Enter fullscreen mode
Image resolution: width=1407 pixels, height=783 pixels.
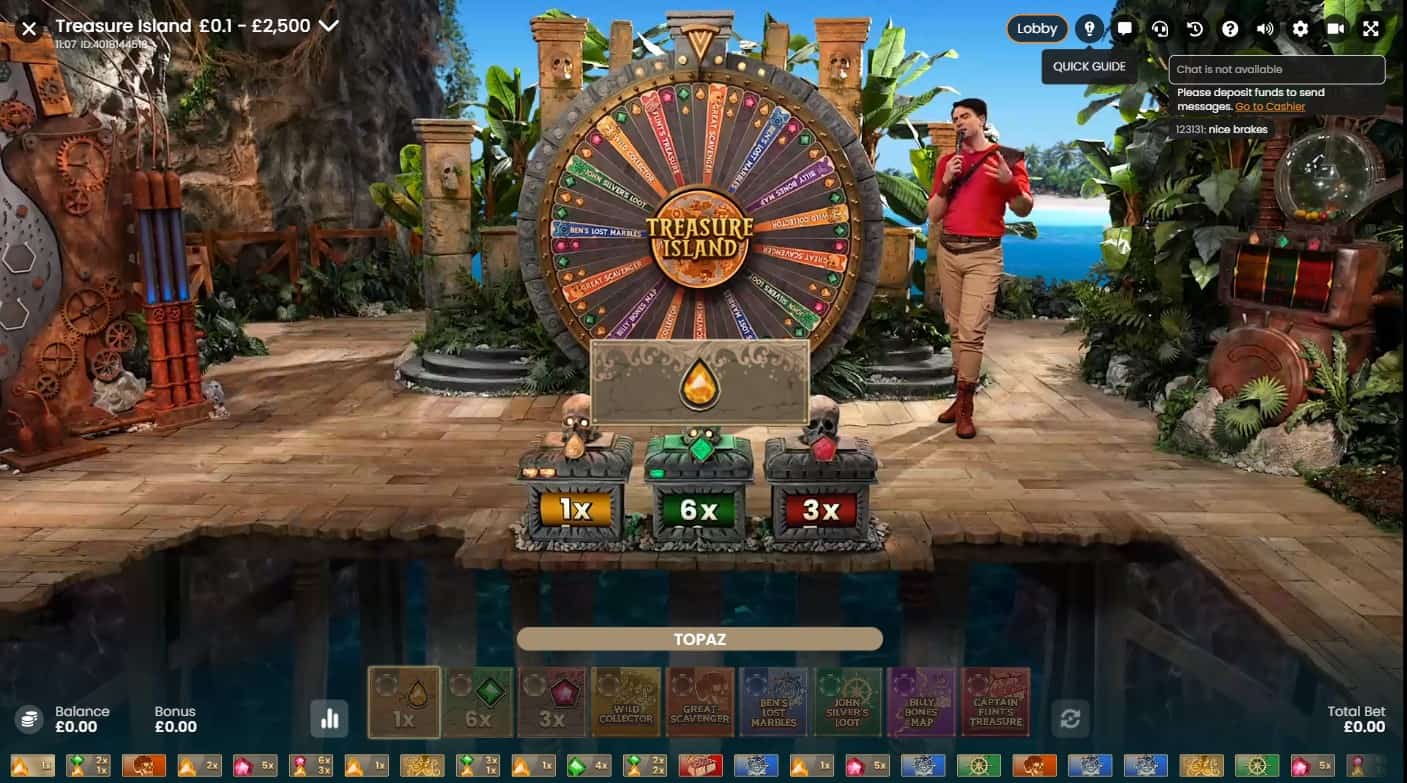1371,29
